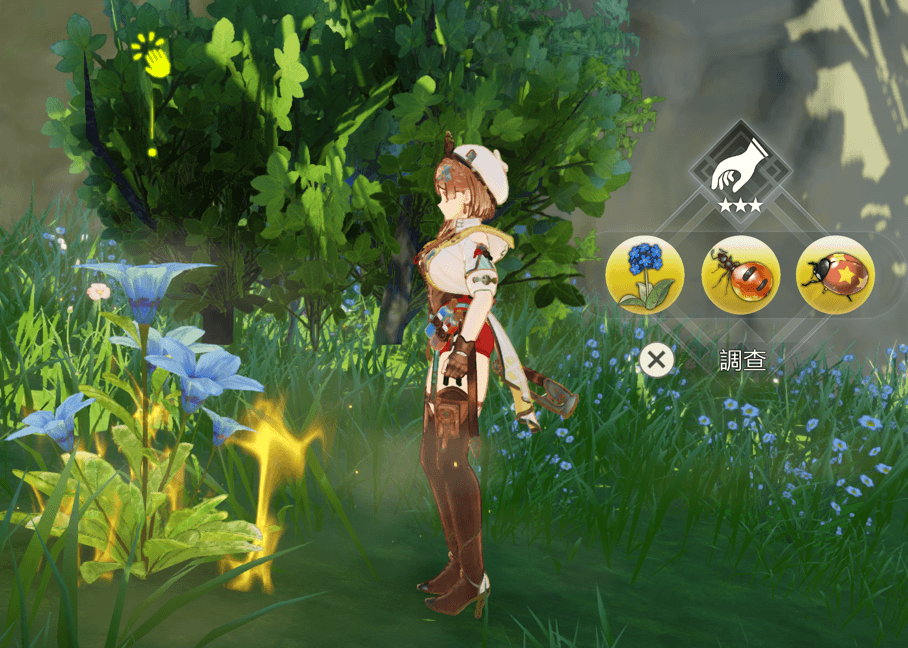Image resolution: width=908 pixels, height=648 pixels.
Task: Close the gathering panel with X
Action: point(656,360)
